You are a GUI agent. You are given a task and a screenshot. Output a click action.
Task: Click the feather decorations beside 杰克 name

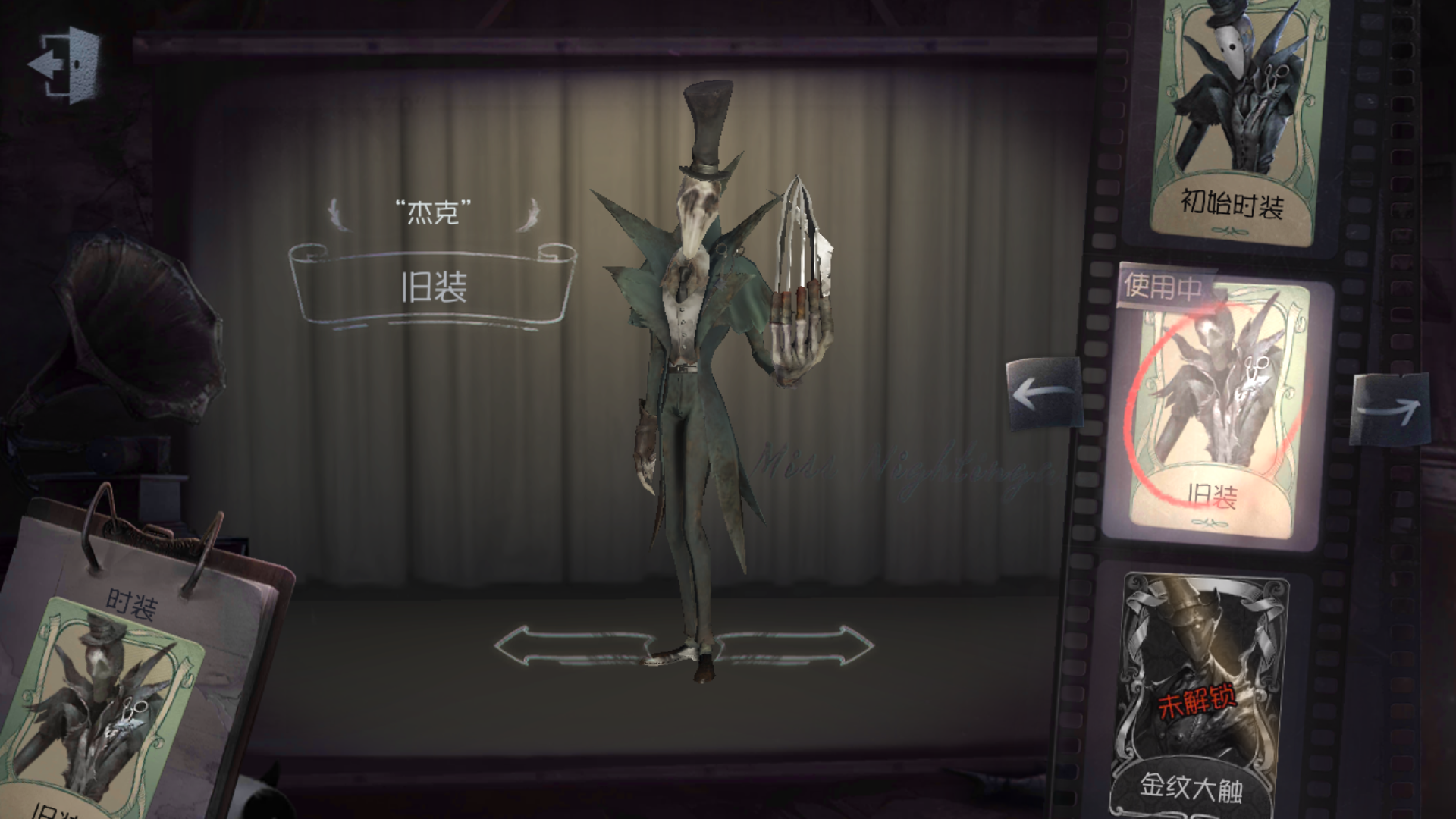click(337, 214)
